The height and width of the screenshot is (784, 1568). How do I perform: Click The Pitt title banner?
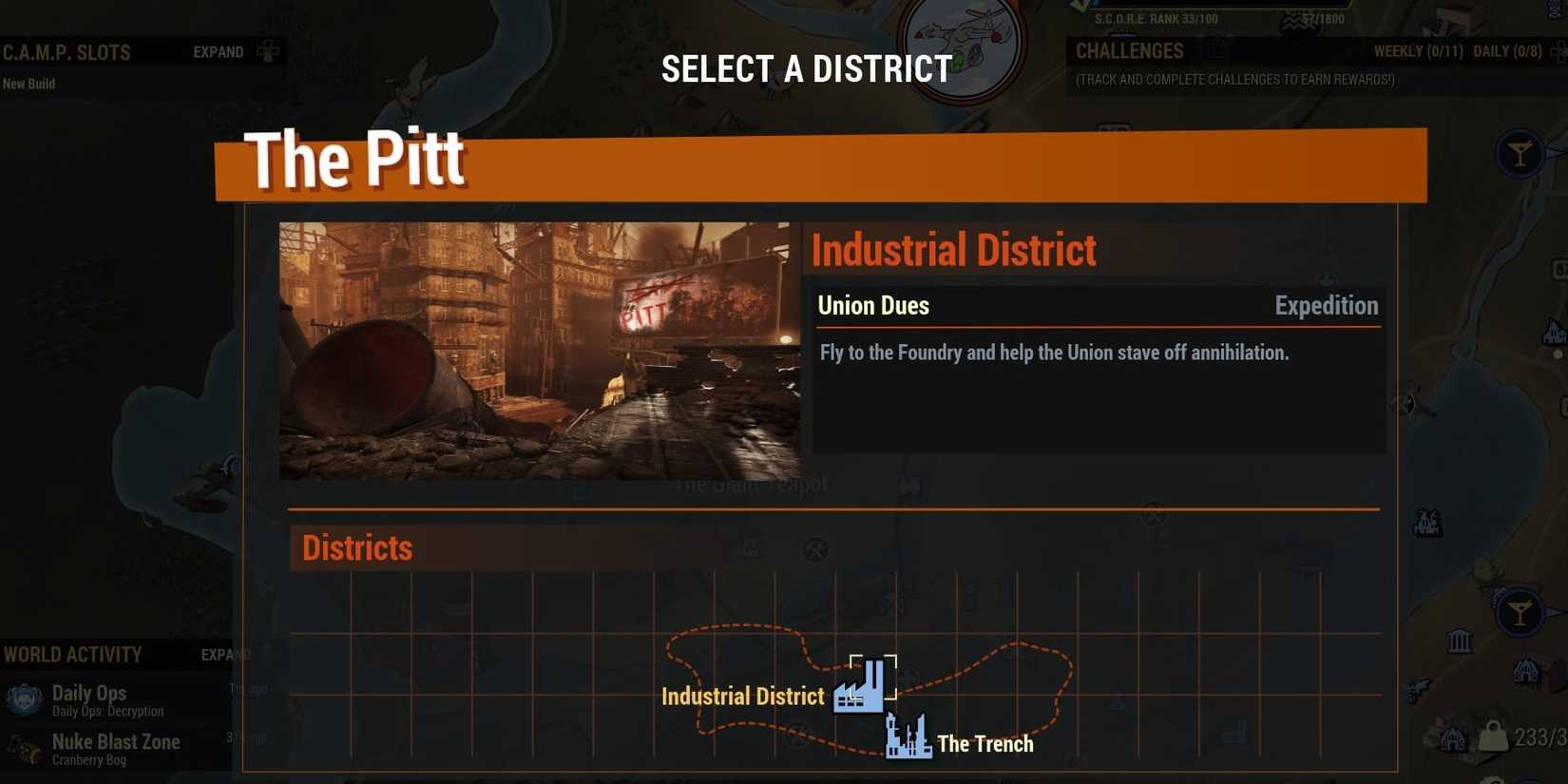click(356, 160)
